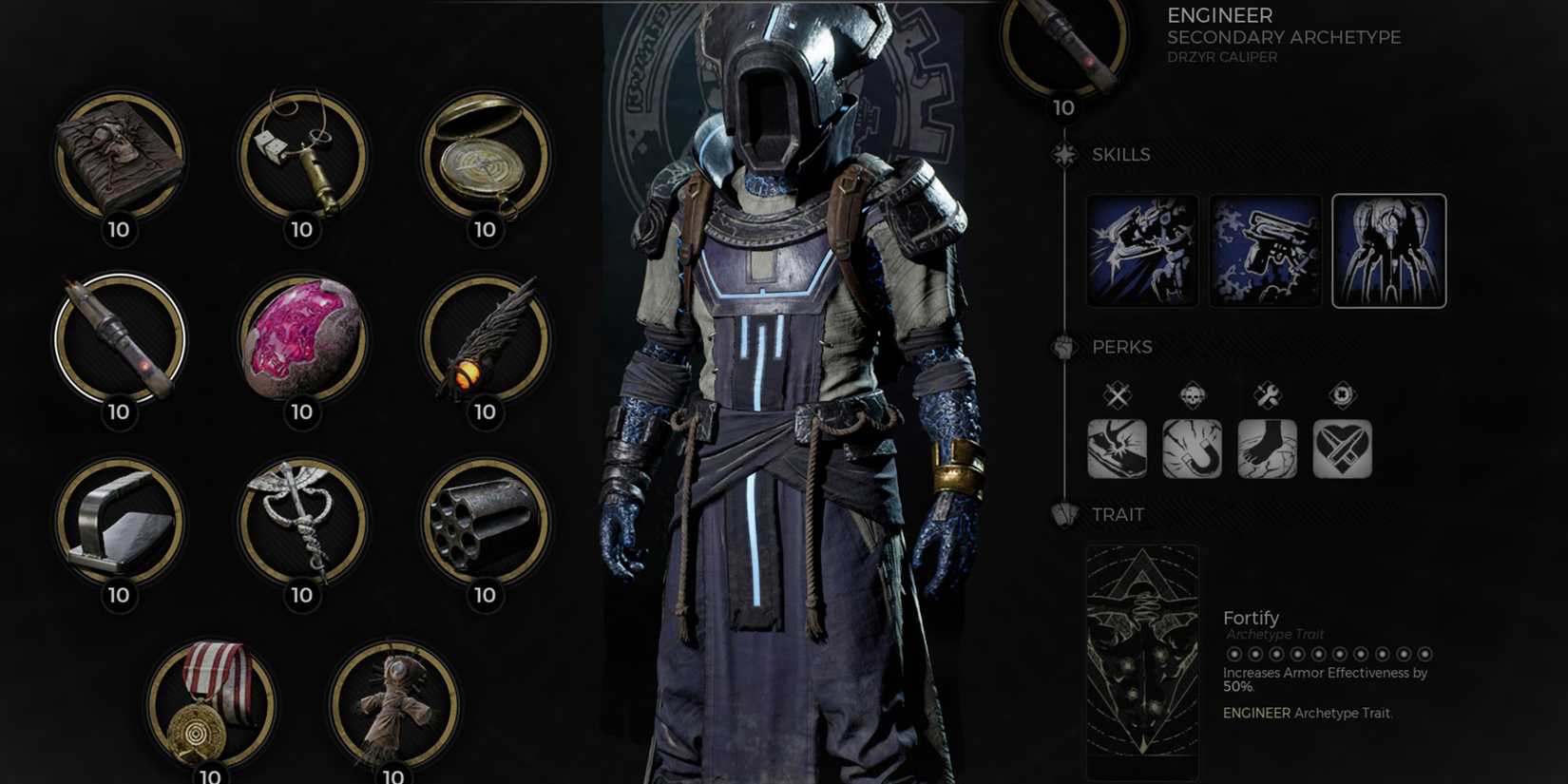1568x784 pixels.
Task: Open the golden compass item icon
Action: point(485,160)
